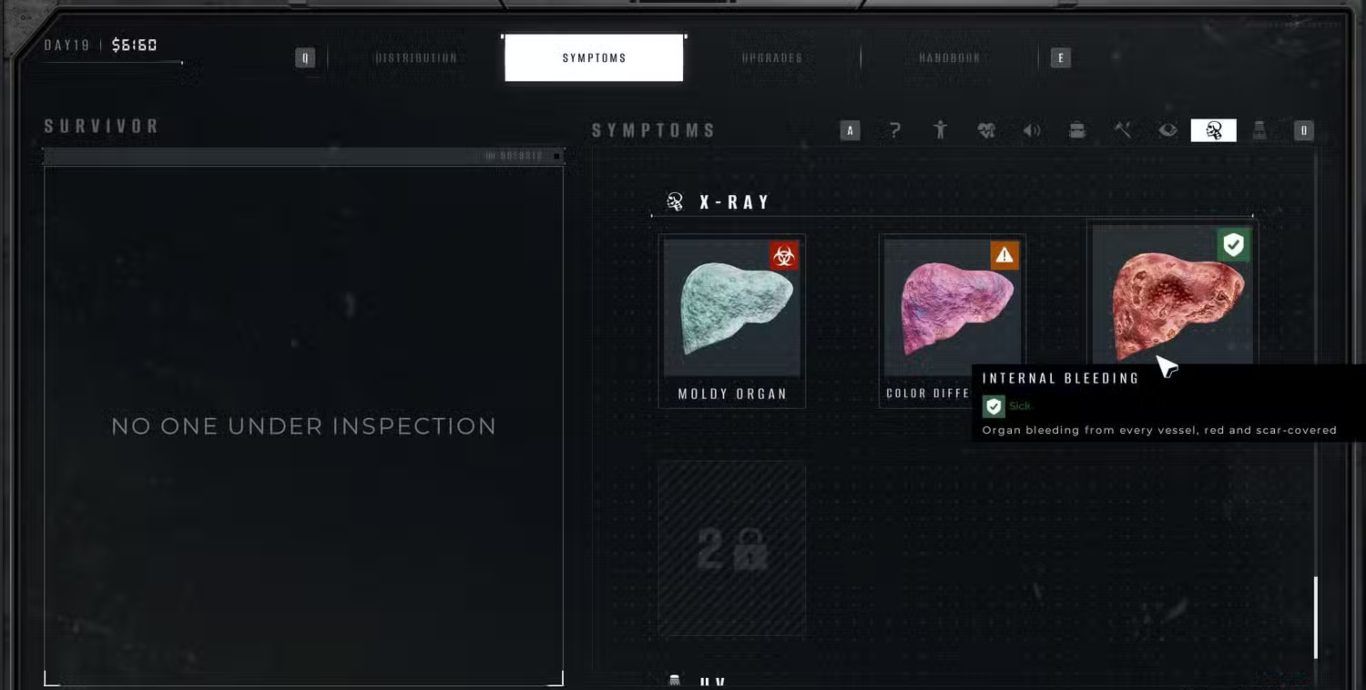
Task: Open the speaker sound symptom category
Action: 1031,130
